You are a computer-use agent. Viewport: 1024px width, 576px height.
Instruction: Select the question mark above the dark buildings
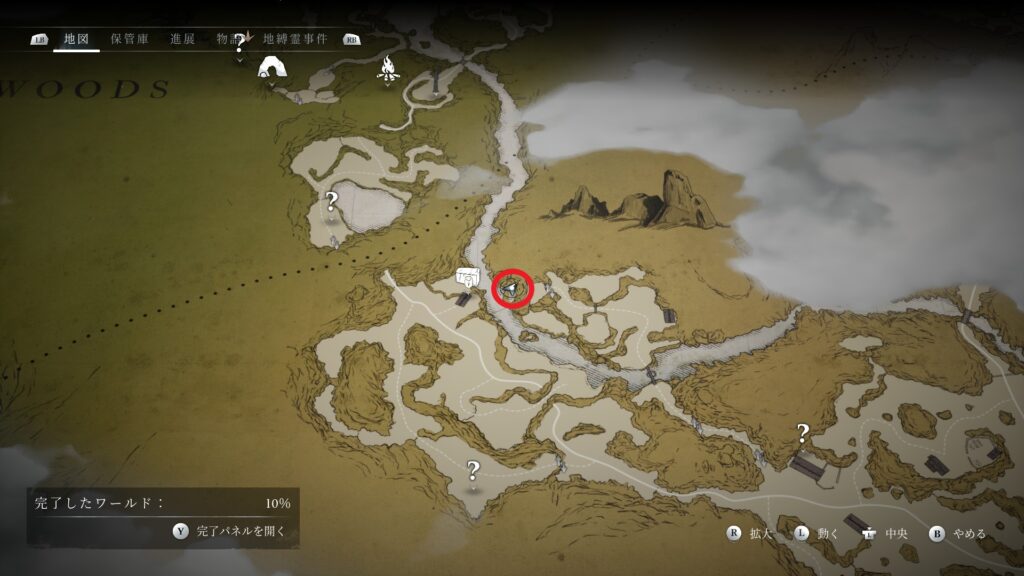(802, 433)
